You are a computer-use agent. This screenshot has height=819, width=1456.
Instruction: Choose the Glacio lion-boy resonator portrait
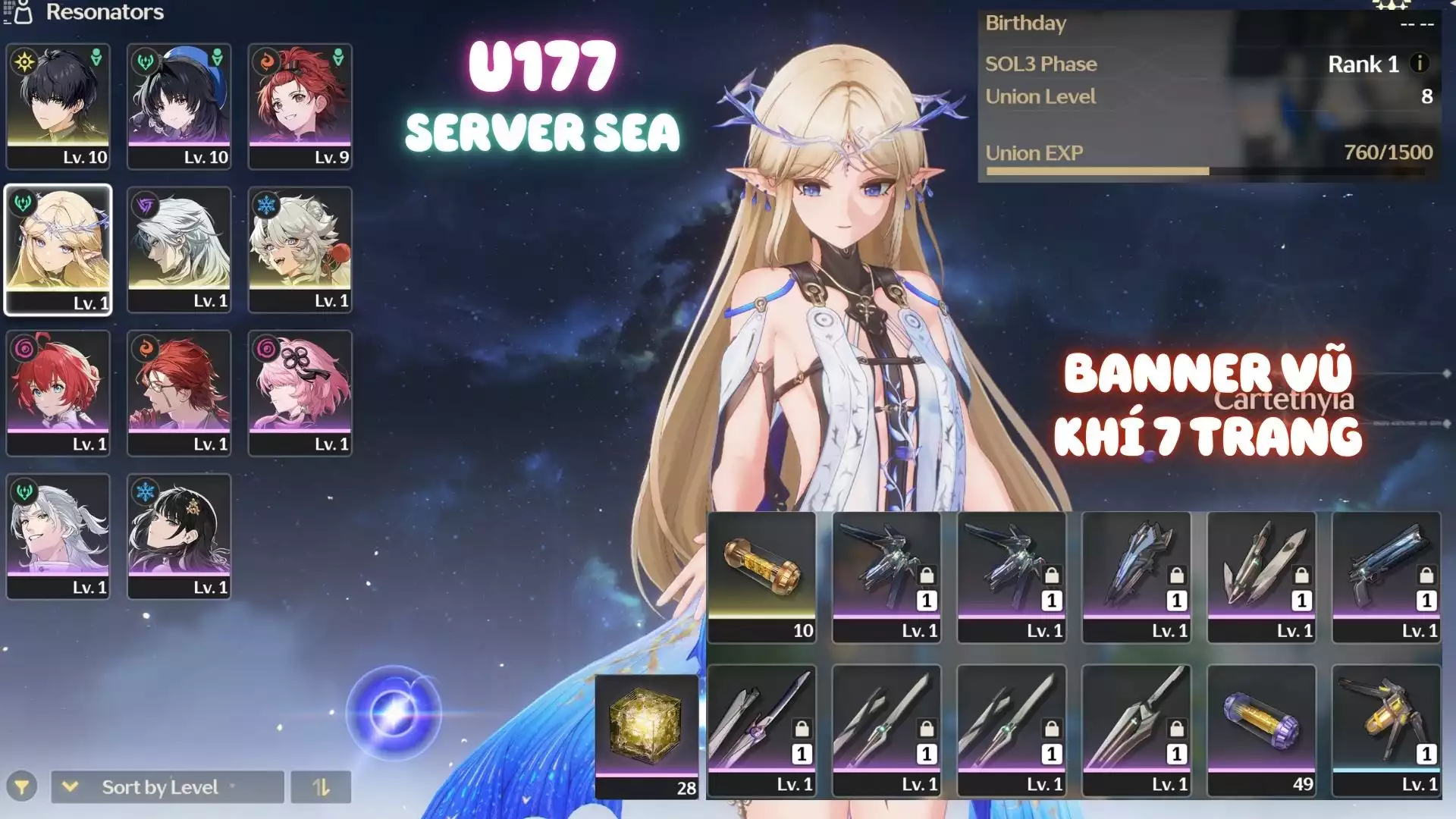tap(300, 249)
